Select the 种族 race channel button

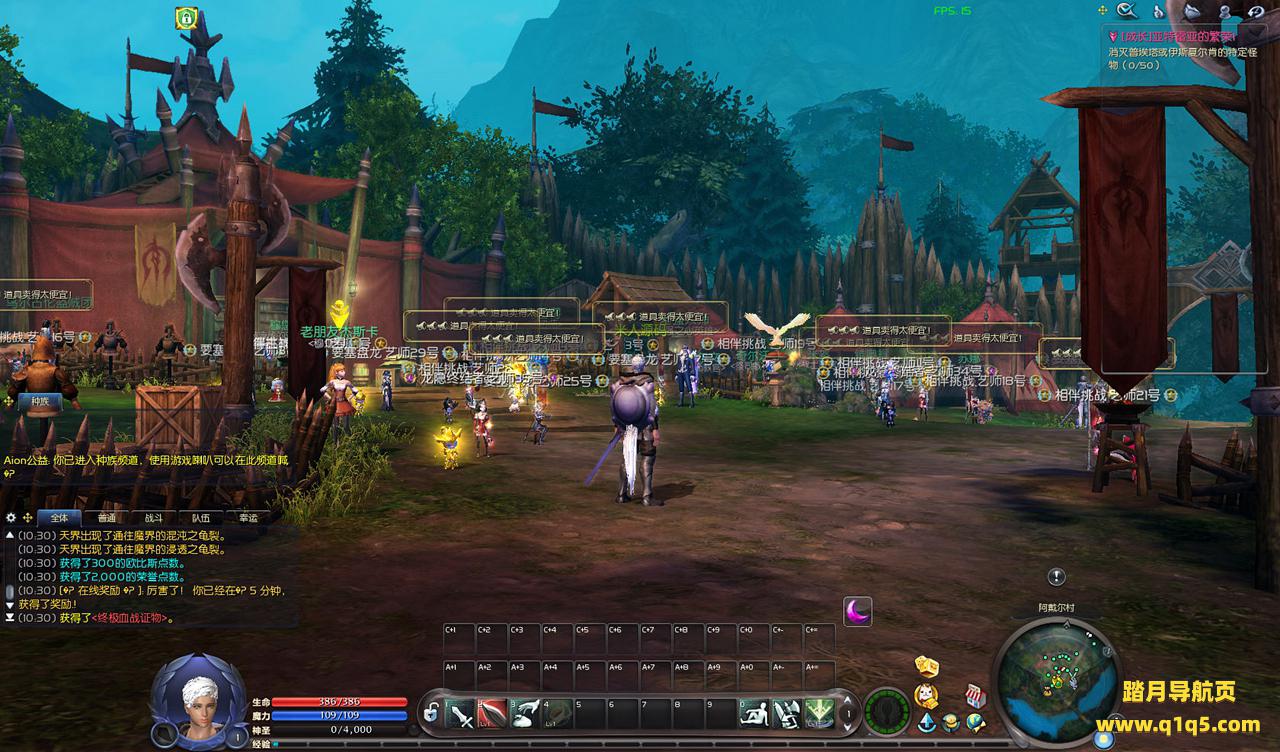40,400
